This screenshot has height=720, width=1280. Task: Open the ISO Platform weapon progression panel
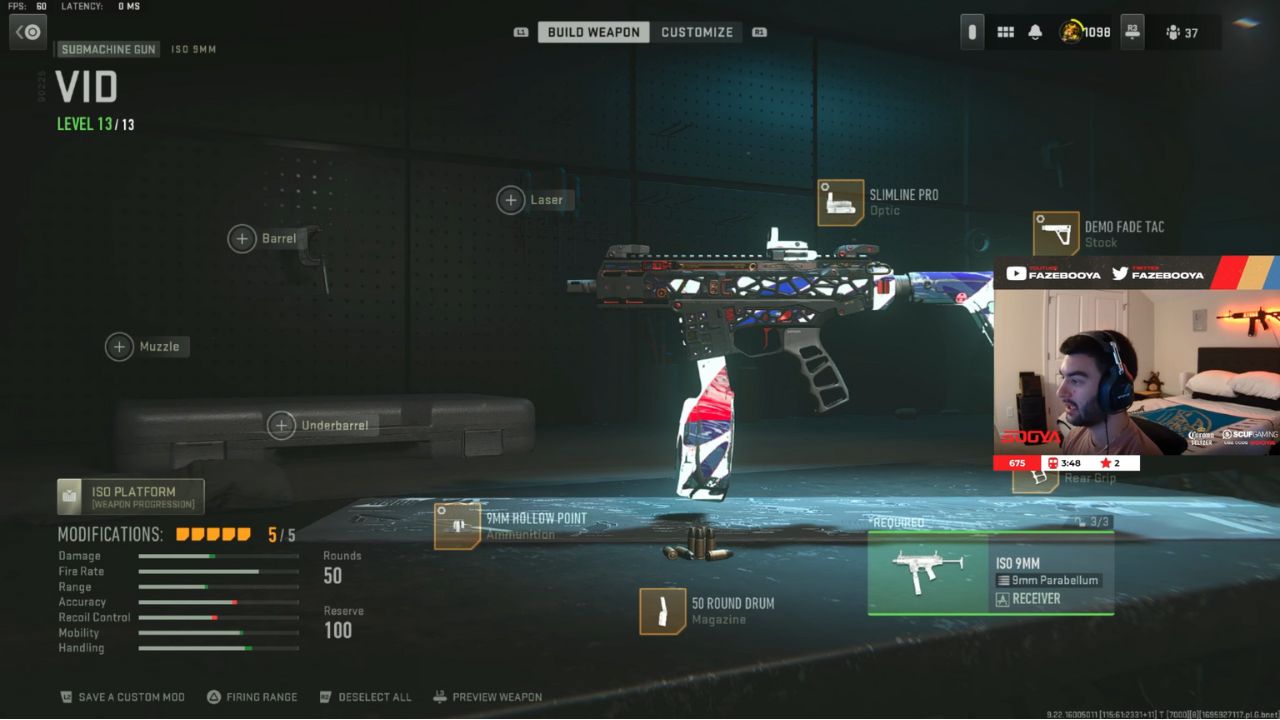tap(128, 495)
